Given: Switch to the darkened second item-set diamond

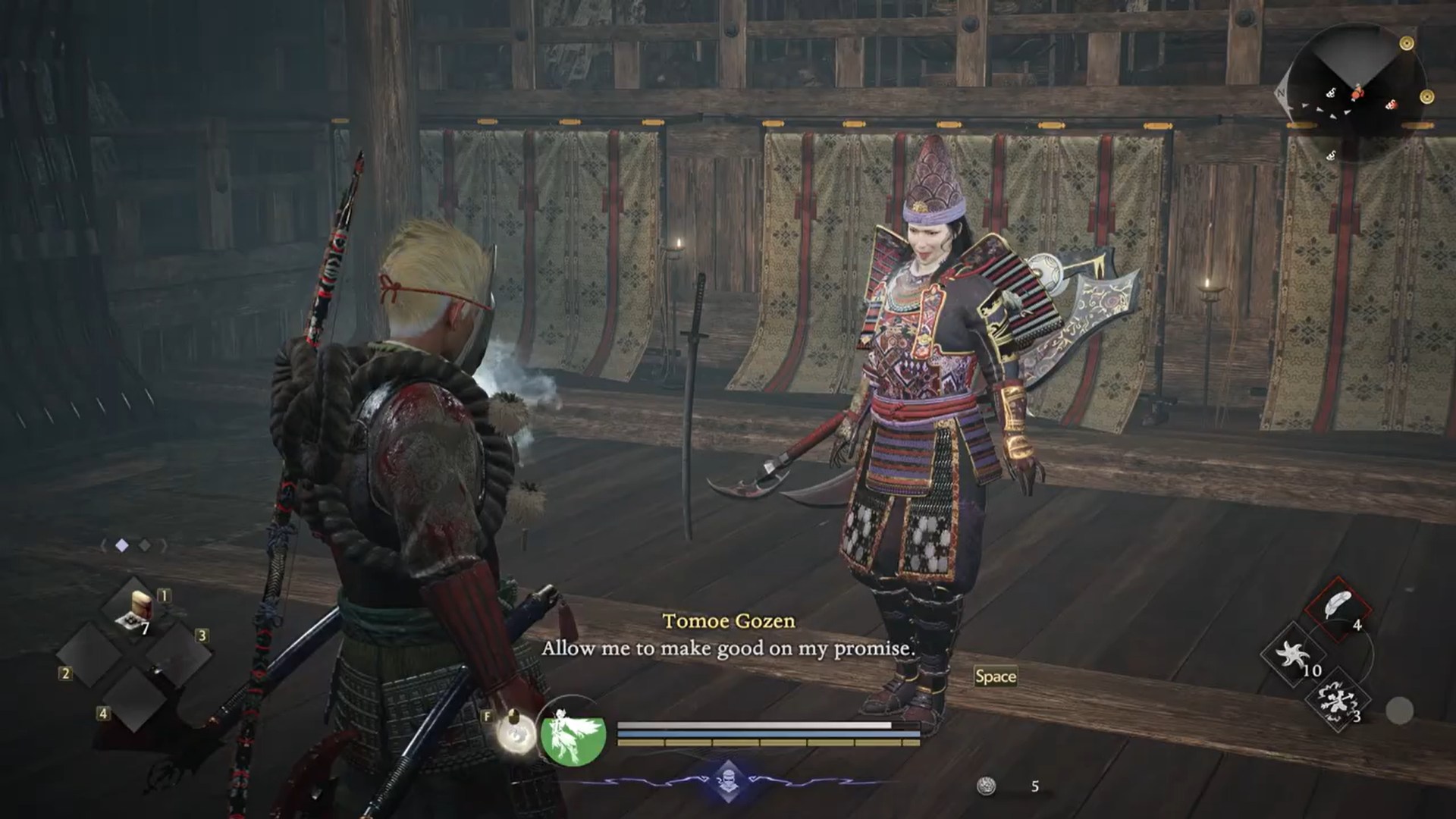Looking at the screenshot, I should point(143,544).
